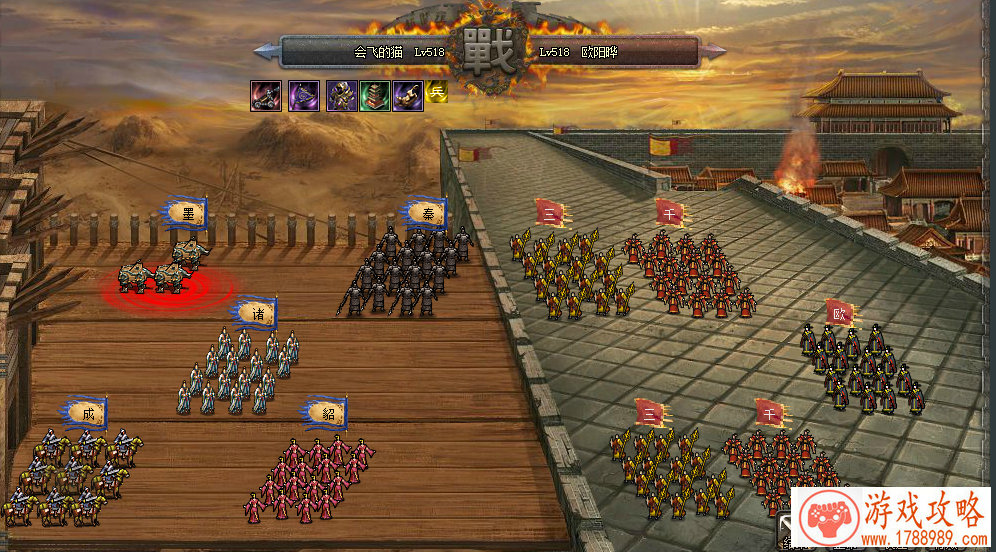Open the golden beast statue icon
Screen dimensions: 996x552
[x=408, y=96]
